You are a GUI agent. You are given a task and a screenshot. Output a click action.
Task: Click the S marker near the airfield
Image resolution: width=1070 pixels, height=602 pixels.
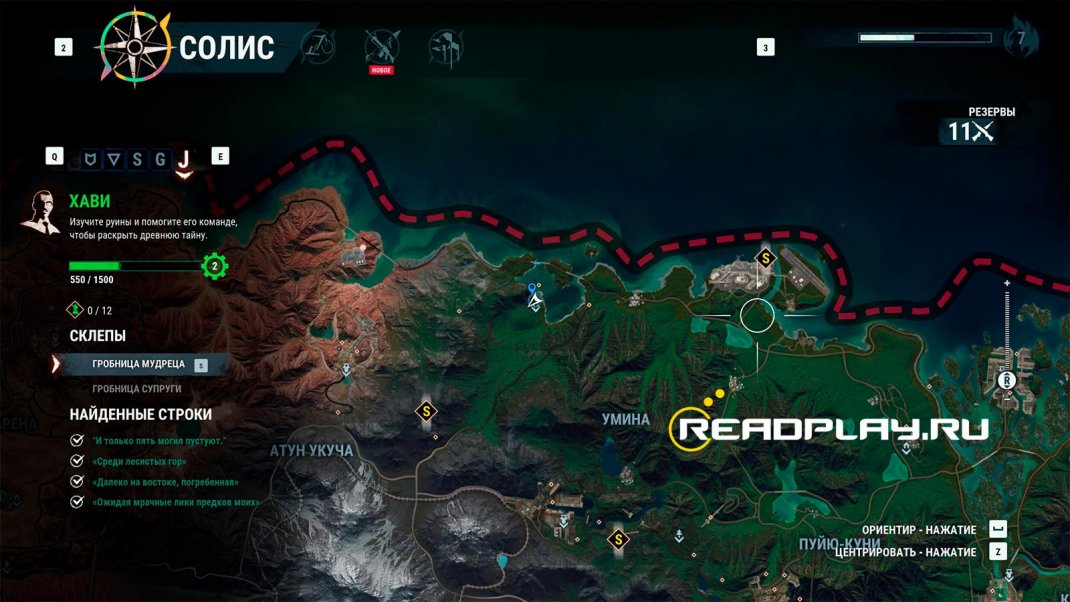(767, 258)
